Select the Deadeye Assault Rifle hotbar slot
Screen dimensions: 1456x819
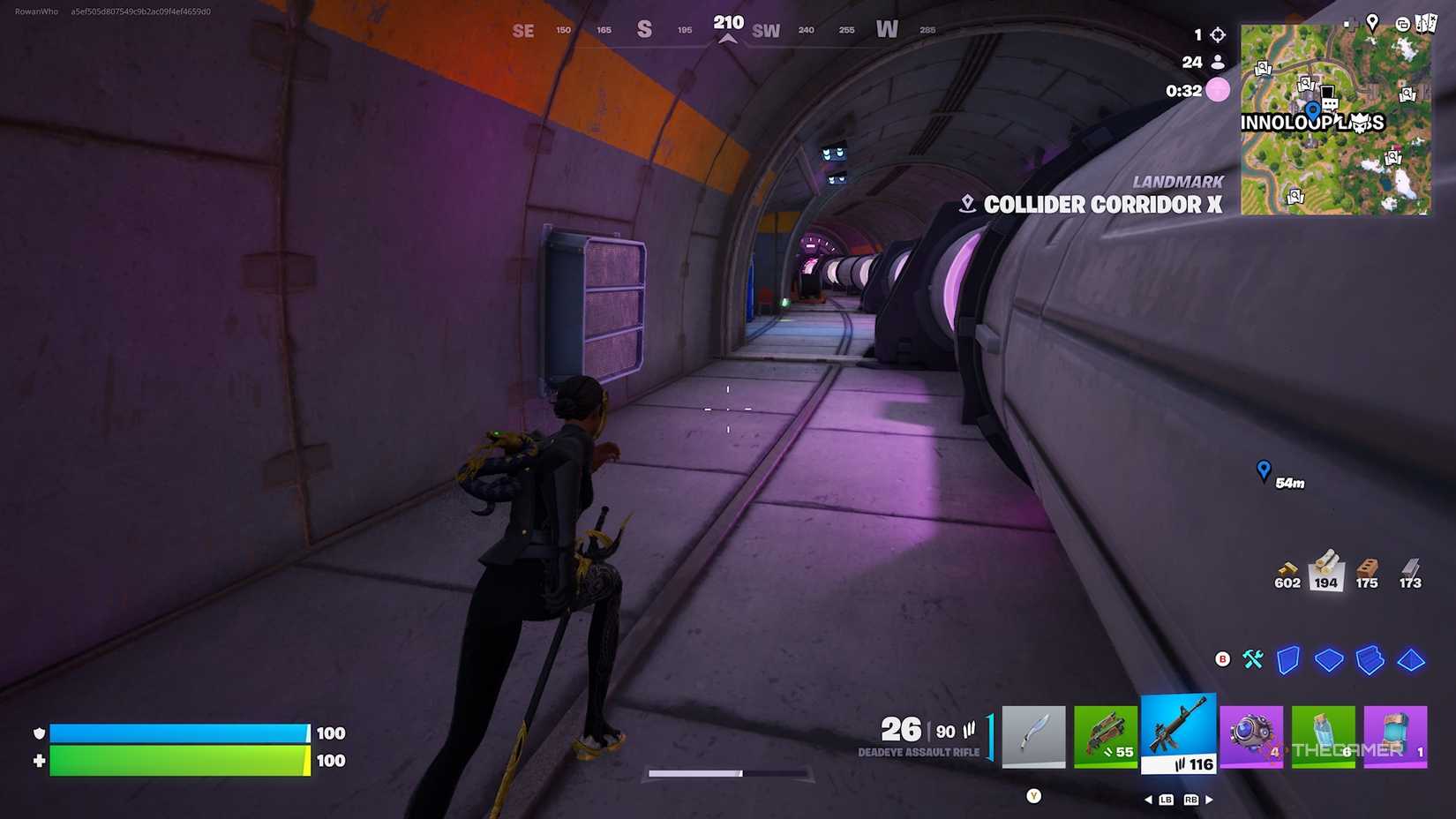click(1178, 733)
